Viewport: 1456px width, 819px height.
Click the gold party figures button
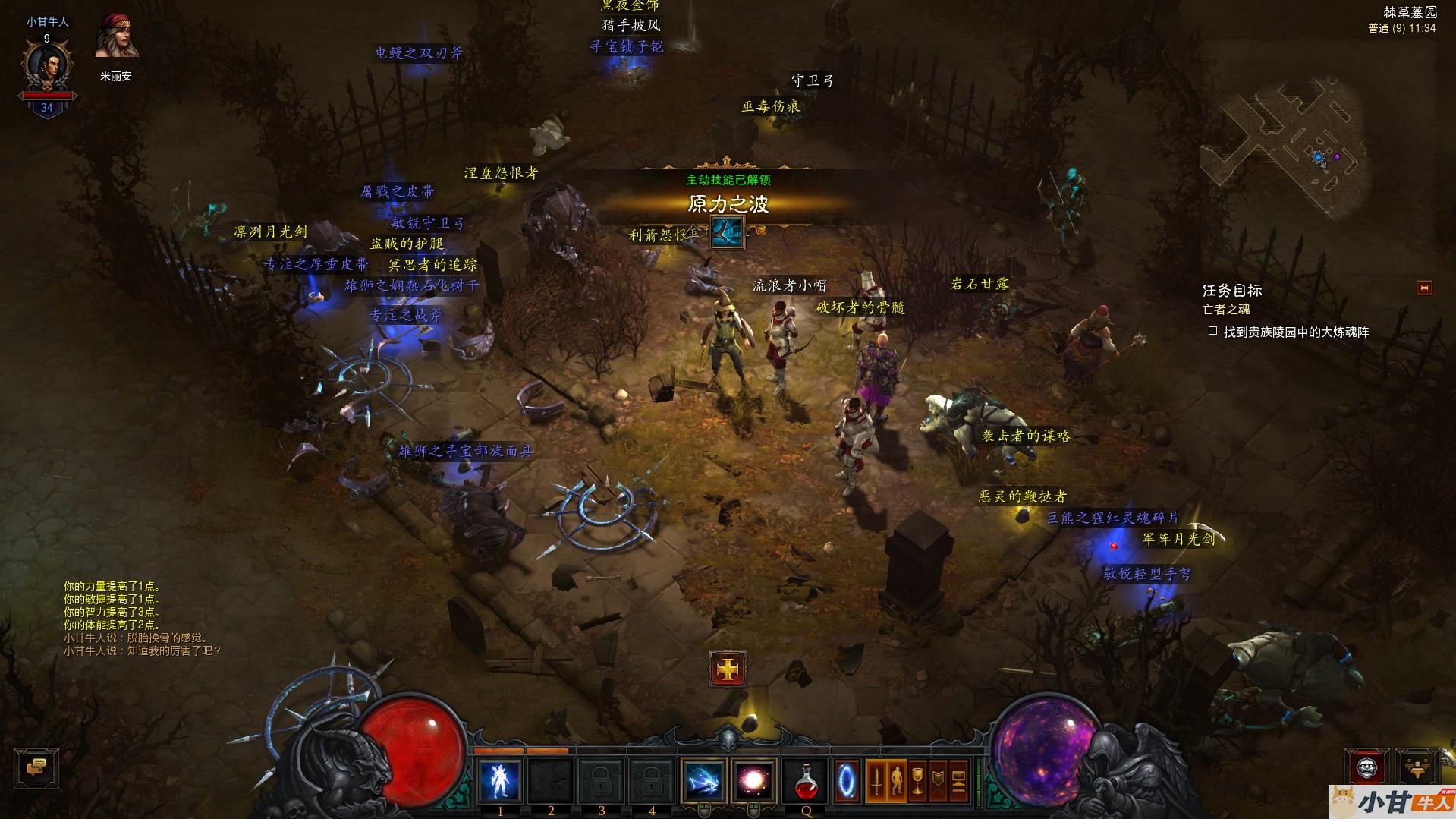coord(1417,767)
